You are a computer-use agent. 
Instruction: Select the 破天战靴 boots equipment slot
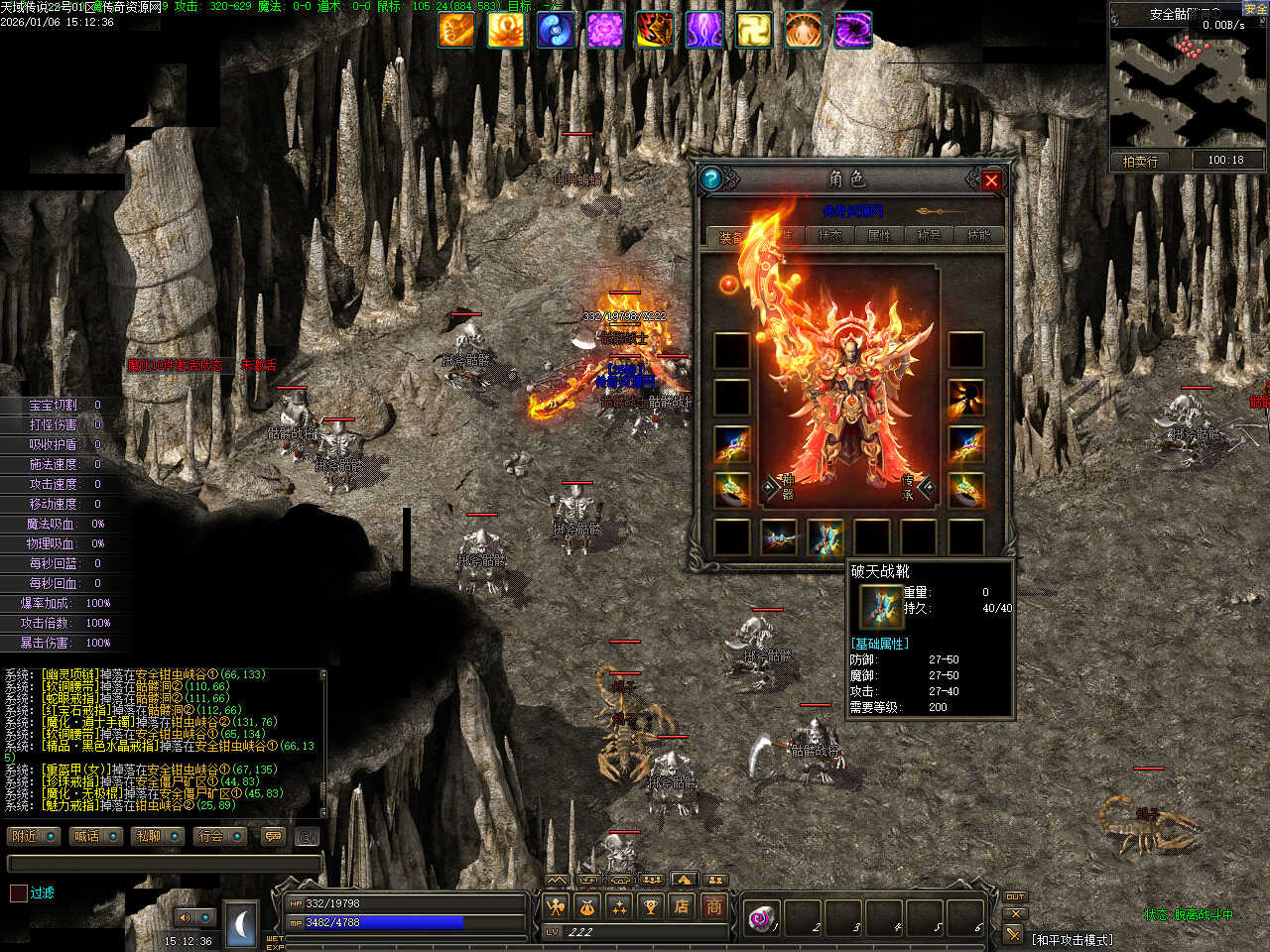click(x=825, y=536)
